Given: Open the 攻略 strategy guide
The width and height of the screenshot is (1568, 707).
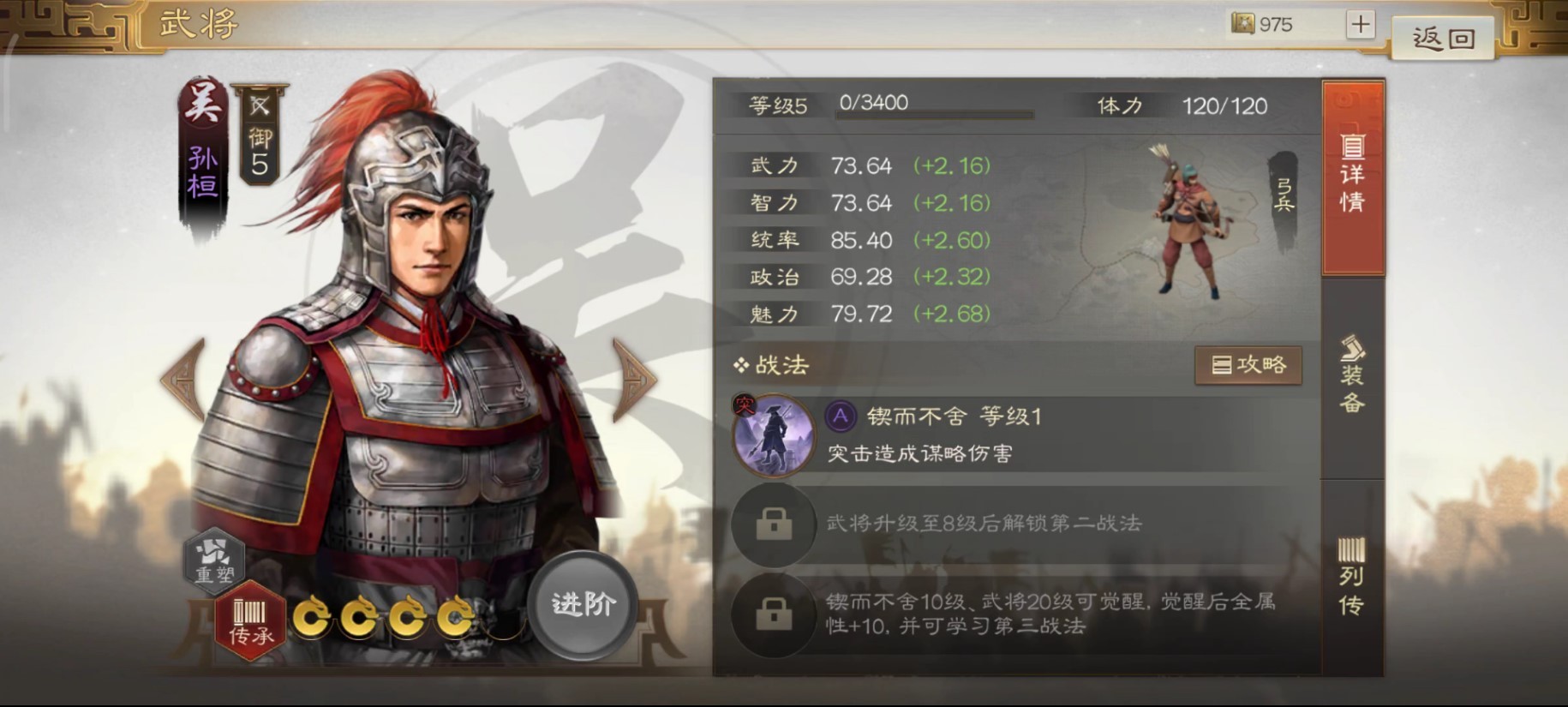Looking at the screenshot, I should click(1248, 365).
